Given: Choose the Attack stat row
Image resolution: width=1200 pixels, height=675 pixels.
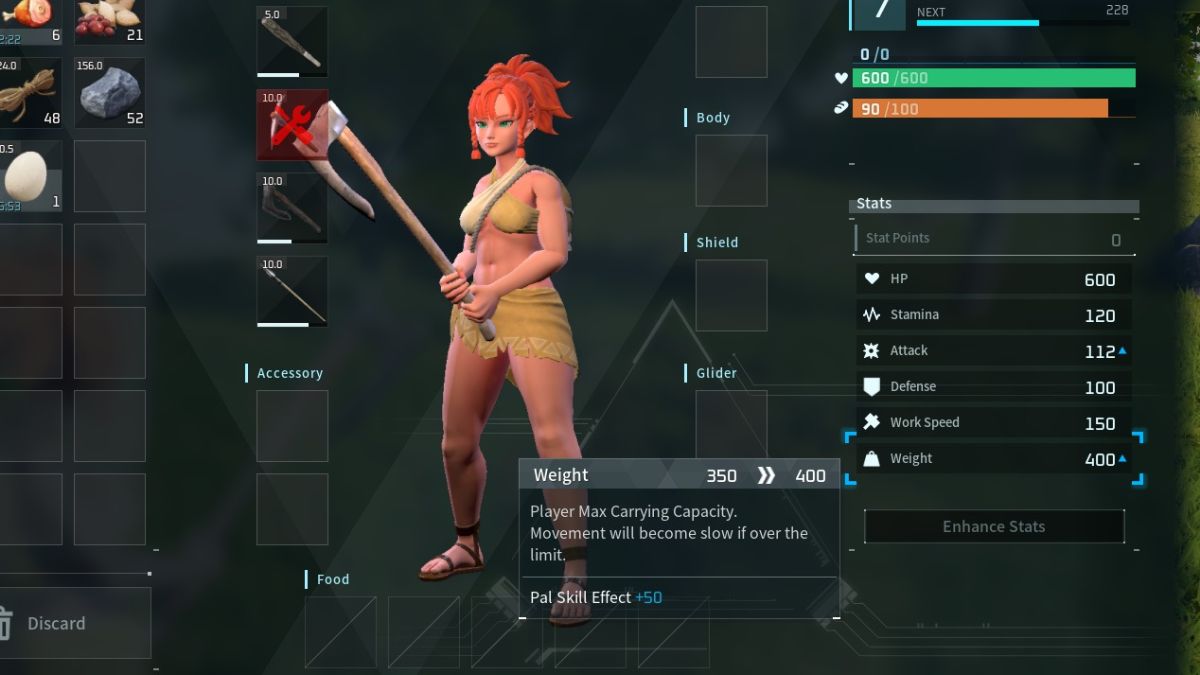Looking at the screenshot, I should 994,351.
